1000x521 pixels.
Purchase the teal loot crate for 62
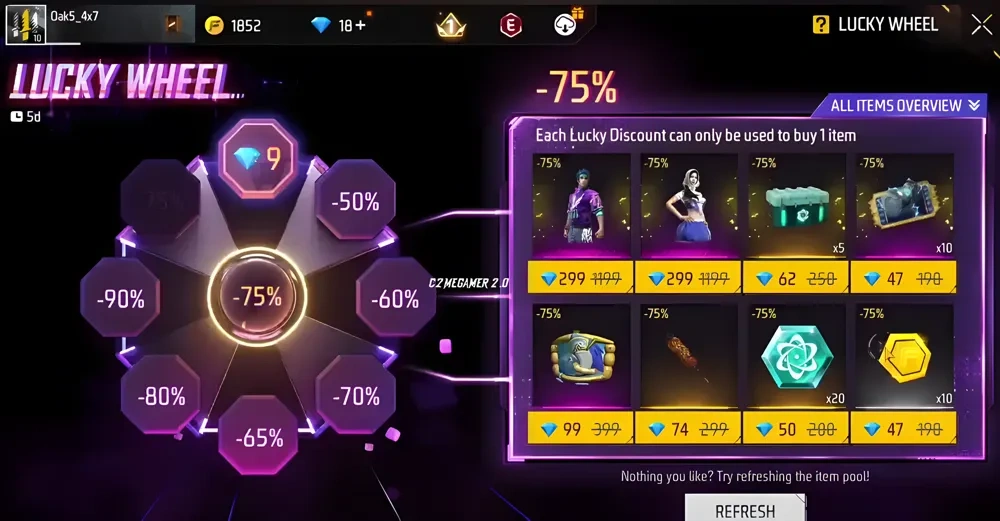tap(796, 277)
